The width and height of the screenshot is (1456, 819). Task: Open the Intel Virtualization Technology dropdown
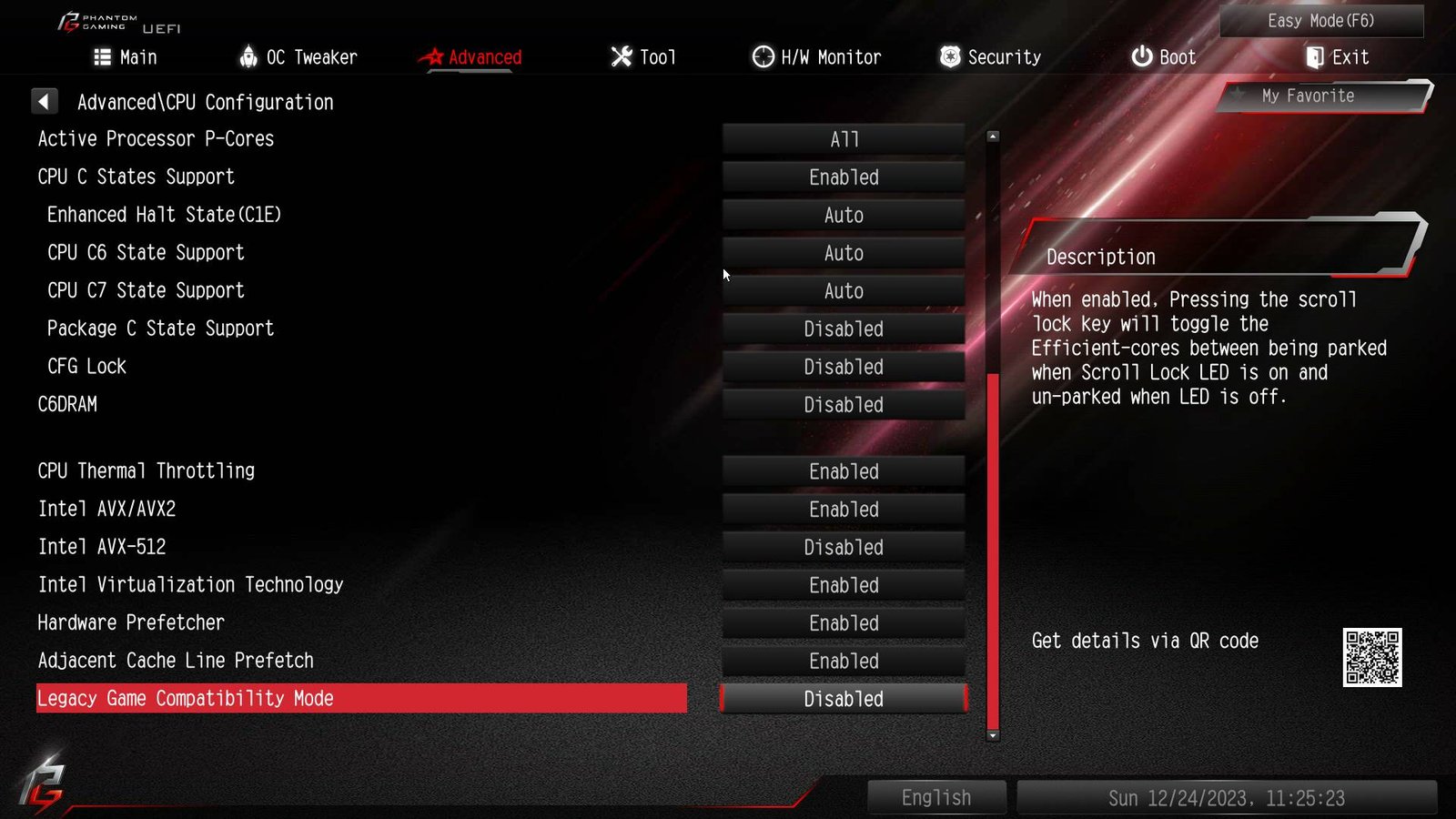[x=844, y=586]
